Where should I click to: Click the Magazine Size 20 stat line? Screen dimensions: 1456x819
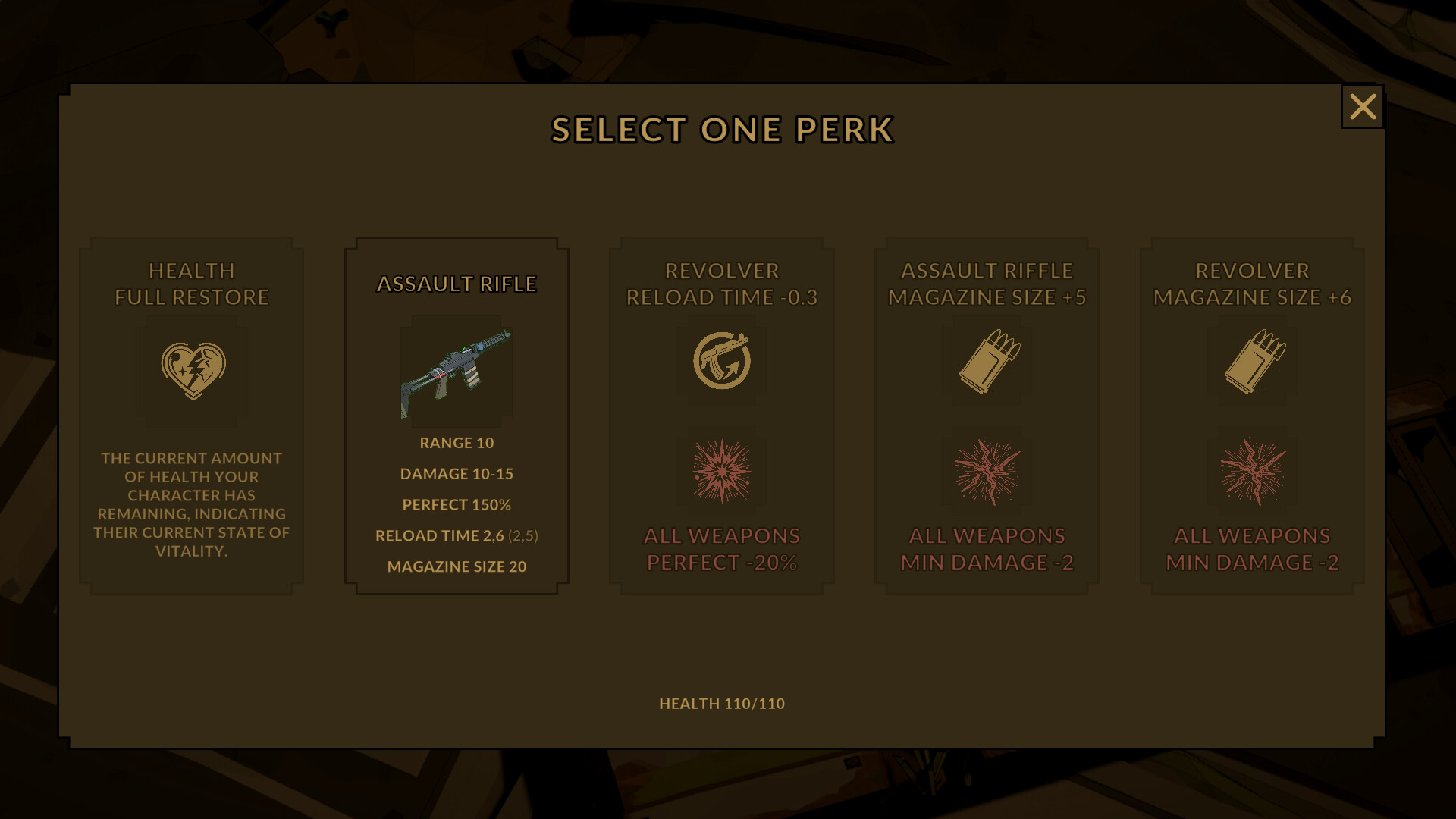coord(456,566)
